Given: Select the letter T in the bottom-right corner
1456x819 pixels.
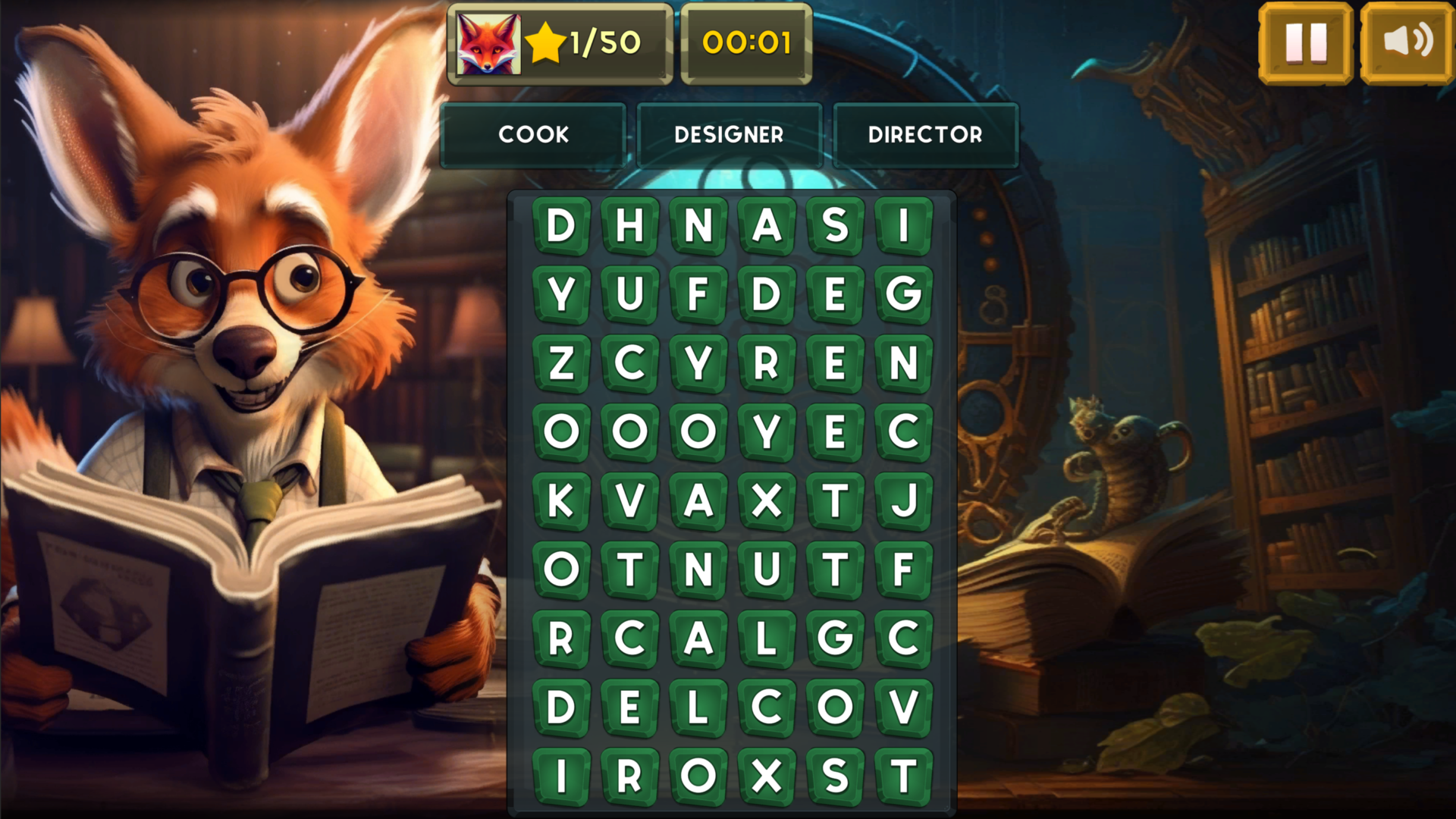Looking at the screenshot, I should pyautogui.click(x=902, y=774).
